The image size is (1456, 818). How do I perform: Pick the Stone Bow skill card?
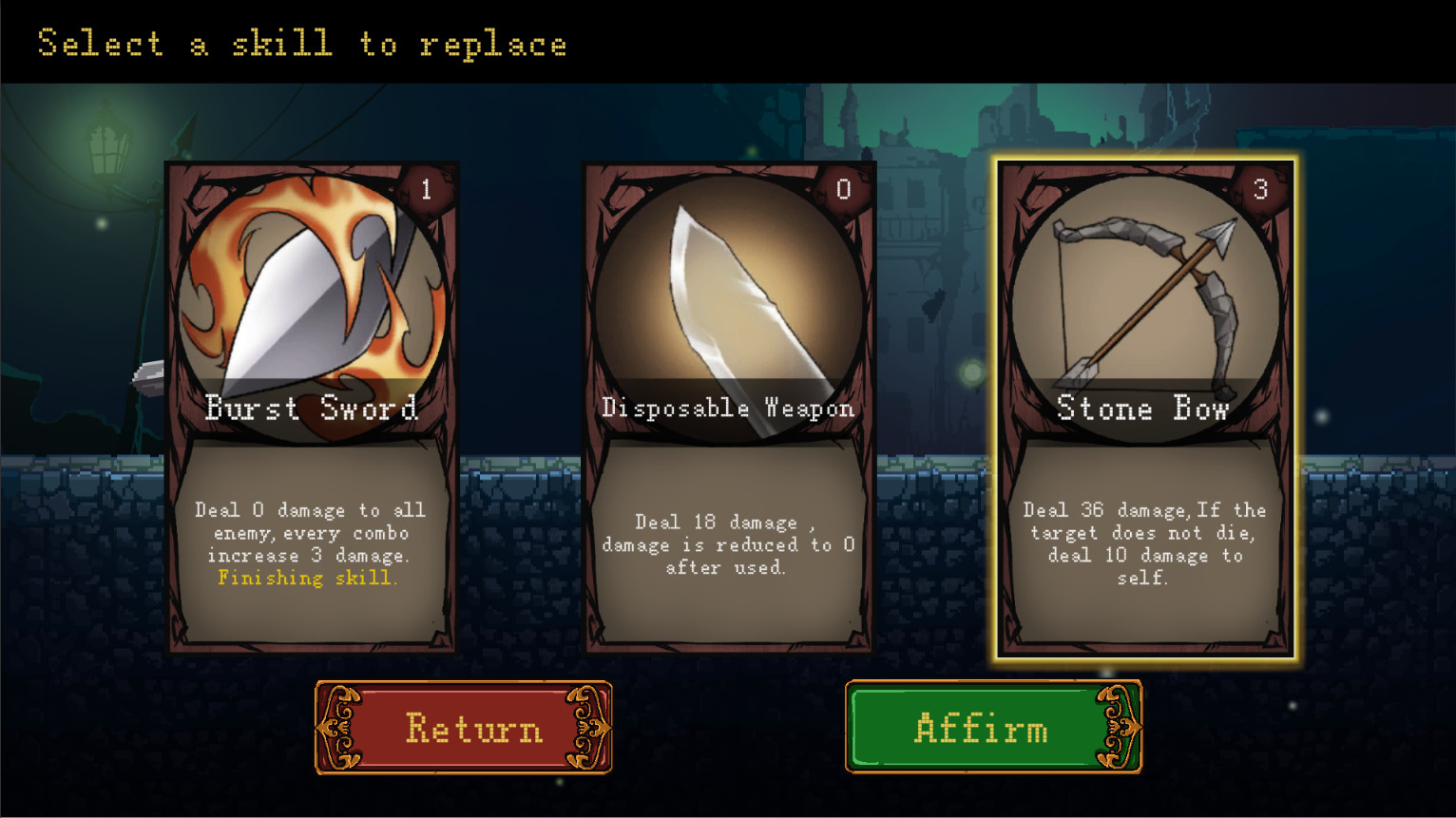pos(1144,409)
